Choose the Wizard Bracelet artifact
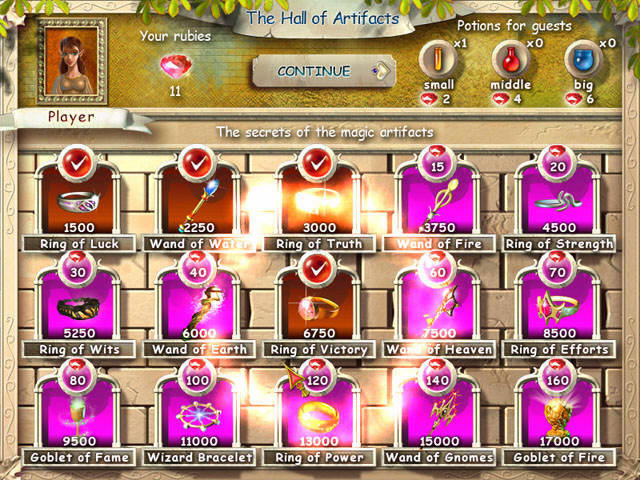This screenshot has width=640, height=480. (x=198, y=412)
